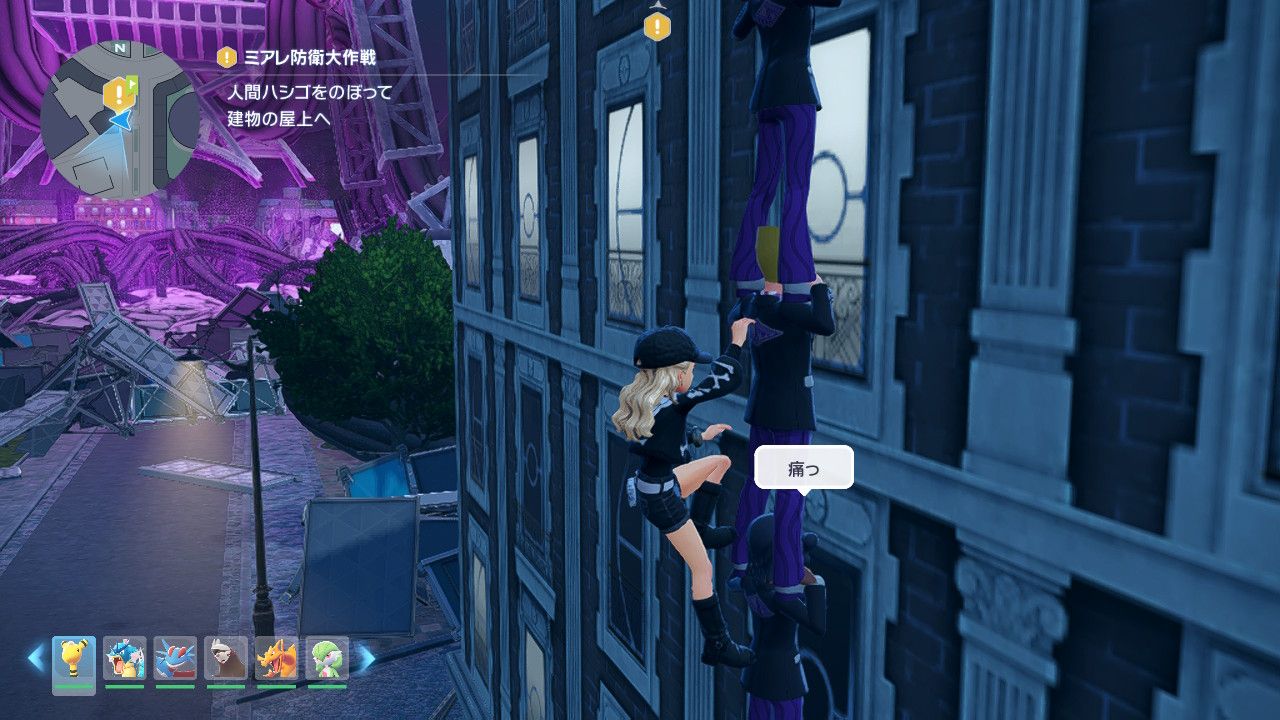Click the 痛っ speech bubble

[x=802, y=466]
